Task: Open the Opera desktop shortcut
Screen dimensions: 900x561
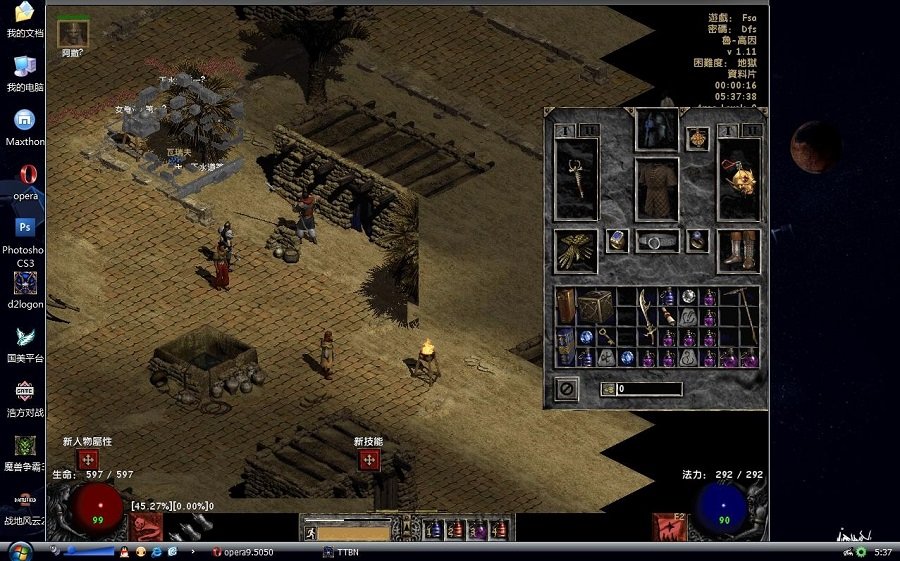Action: [x=25, y=175]
